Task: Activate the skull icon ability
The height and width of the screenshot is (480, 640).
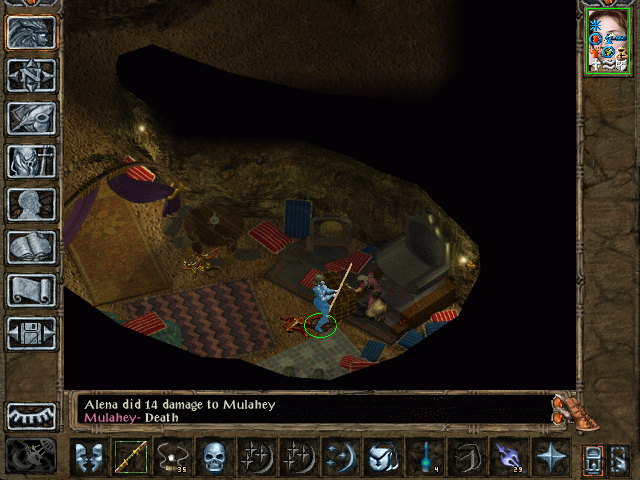Action: pyautogui.click(x=213, y=457)
